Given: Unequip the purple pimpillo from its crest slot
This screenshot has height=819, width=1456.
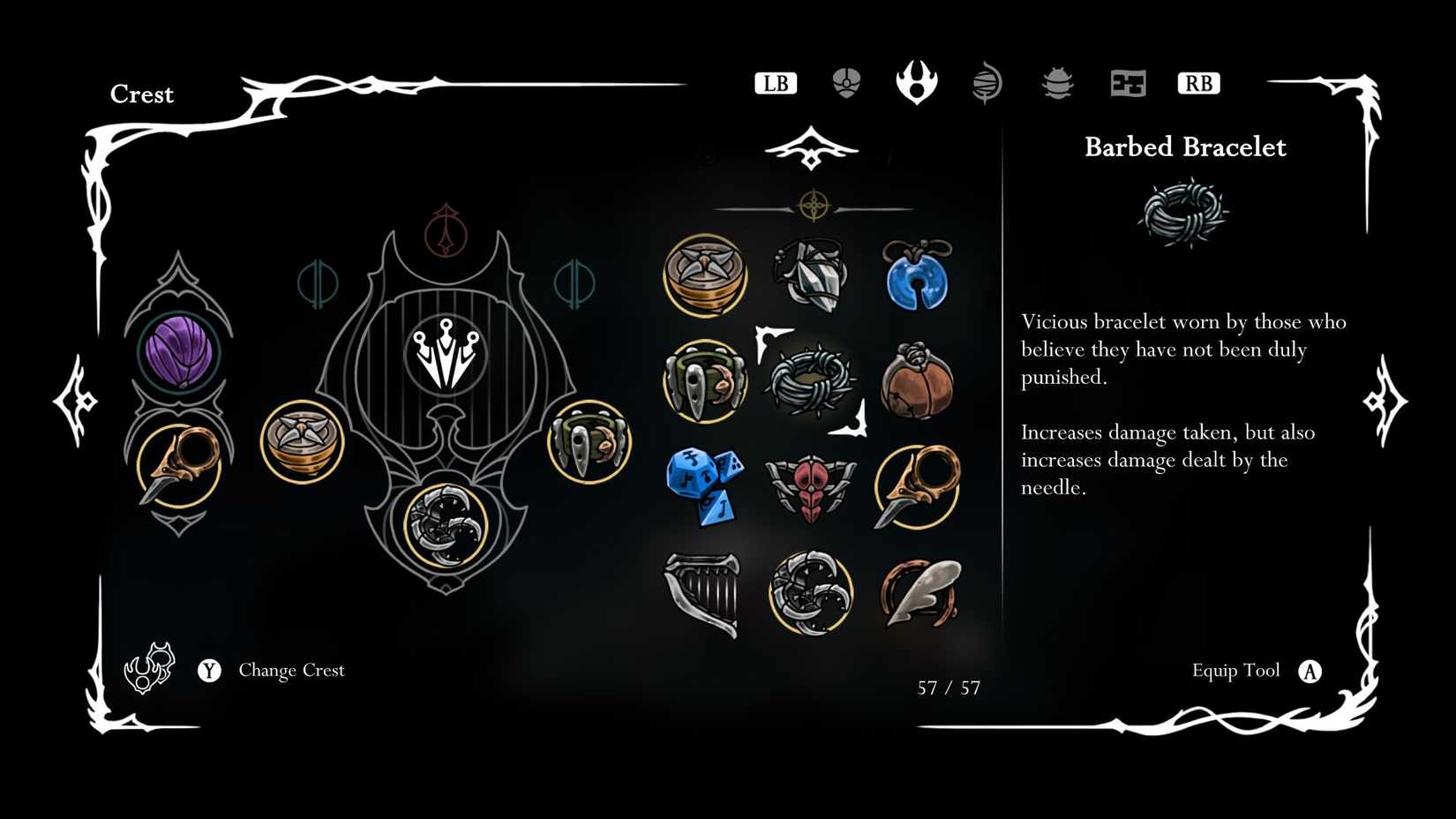Looking at the screenshot, I should [x=181, y=351].
